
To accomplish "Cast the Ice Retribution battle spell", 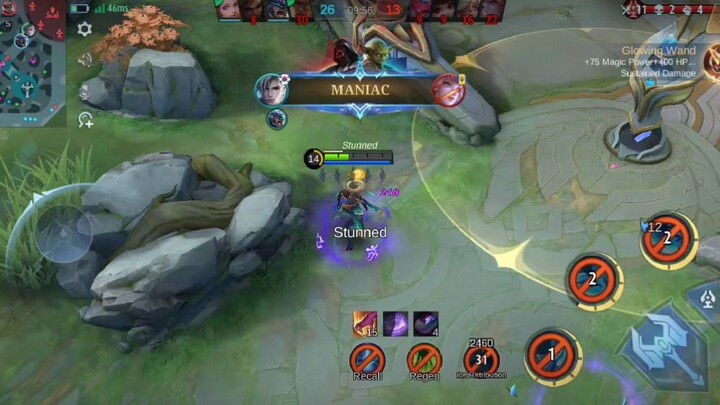I will click(482, 359).
